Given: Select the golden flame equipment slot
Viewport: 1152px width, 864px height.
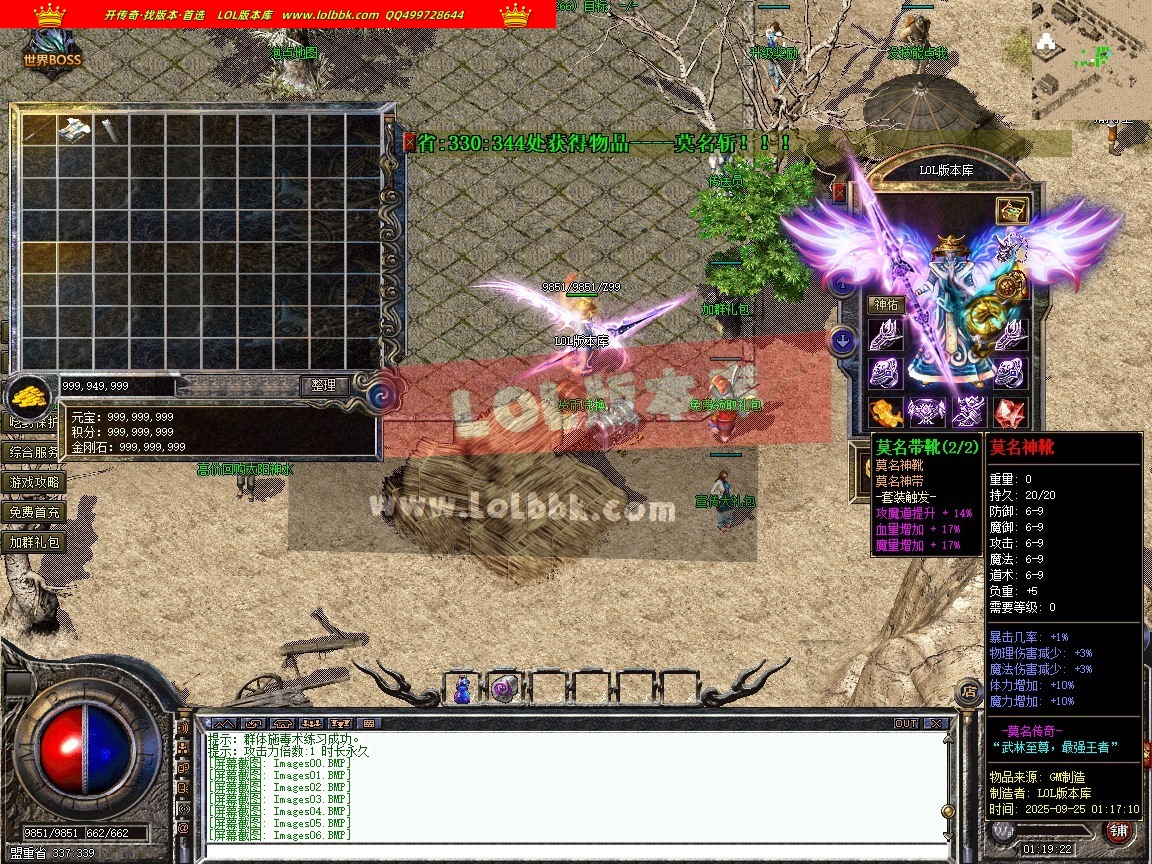Looking at the screenshot, I should [x=885, y=412].
